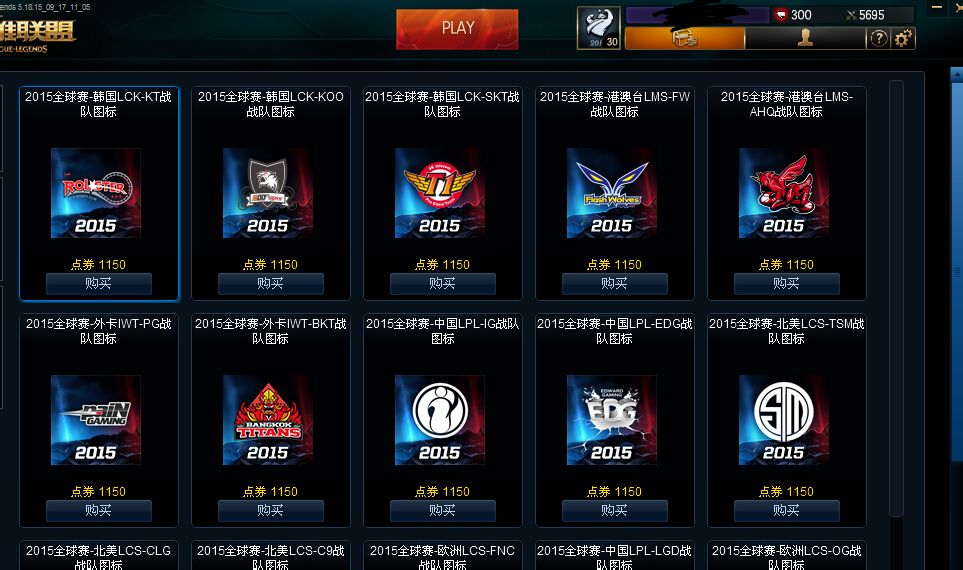Buy the KOO Tigers team icon
Viewport: 963px width, 570px height.
pyautogui.click(x=271, y=284)
